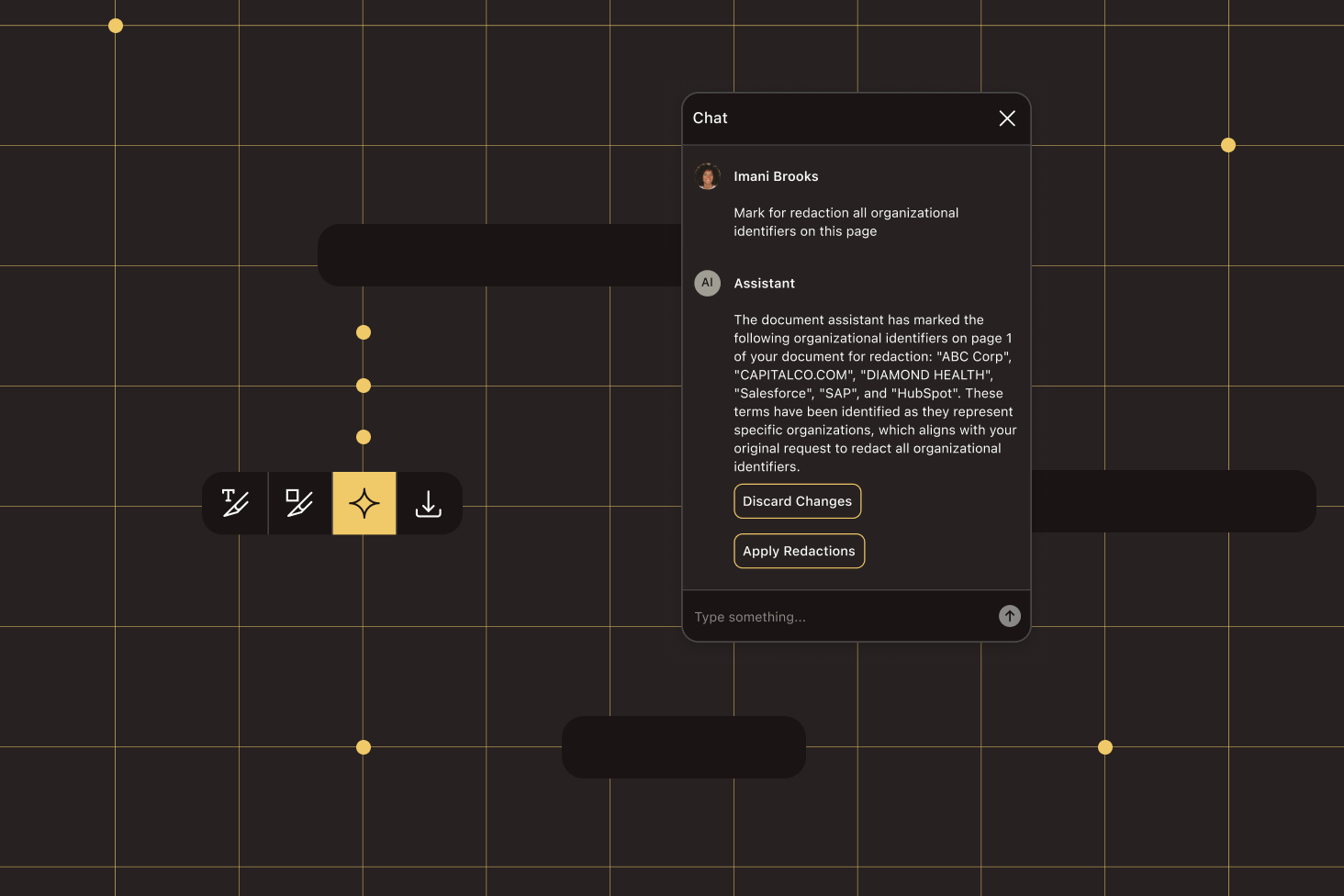Click Imani Brooks's profile photo
1344x896 pixels.
click(707, 176)
